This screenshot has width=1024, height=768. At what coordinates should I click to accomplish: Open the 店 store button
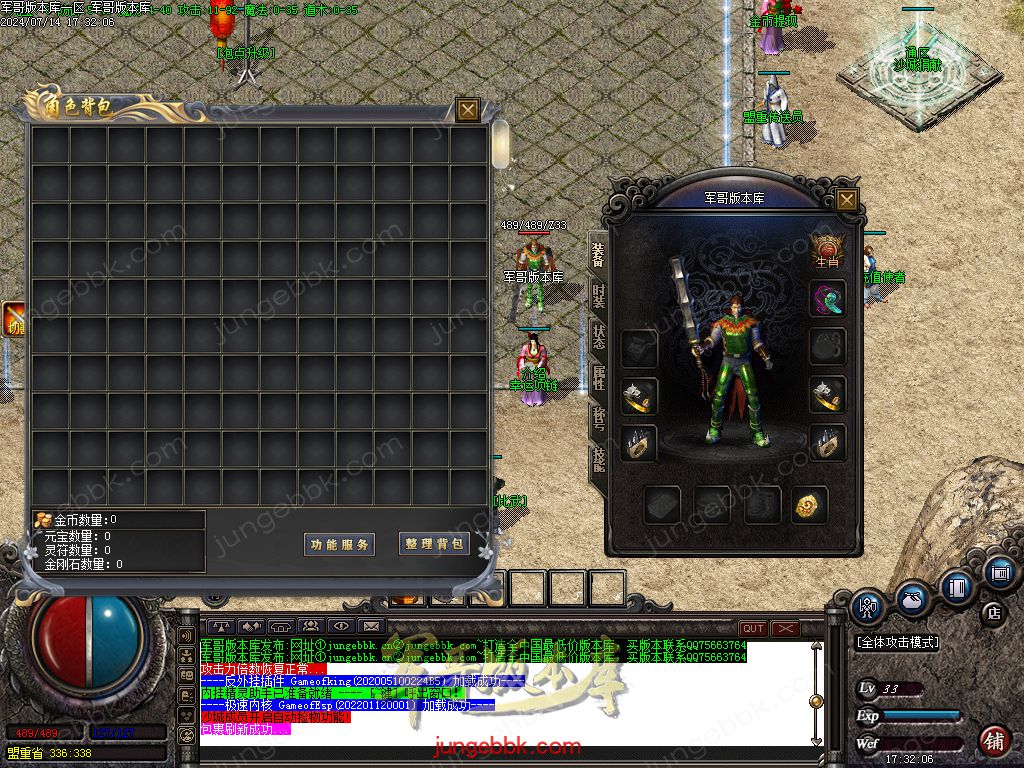click(993, 611)
